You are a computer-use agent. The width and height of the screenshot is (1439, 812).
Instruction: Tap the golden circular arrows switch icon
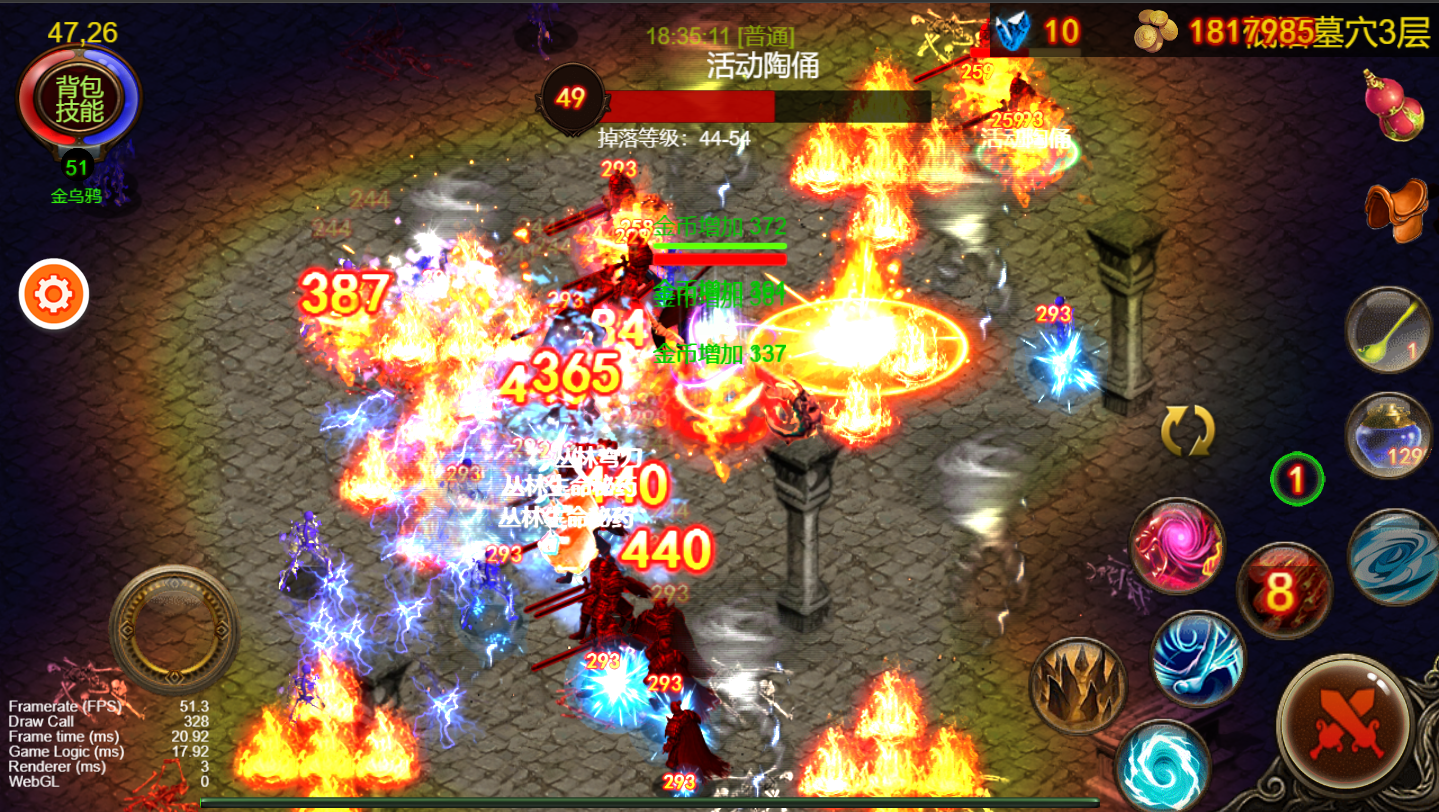(x=1187, y=431)
